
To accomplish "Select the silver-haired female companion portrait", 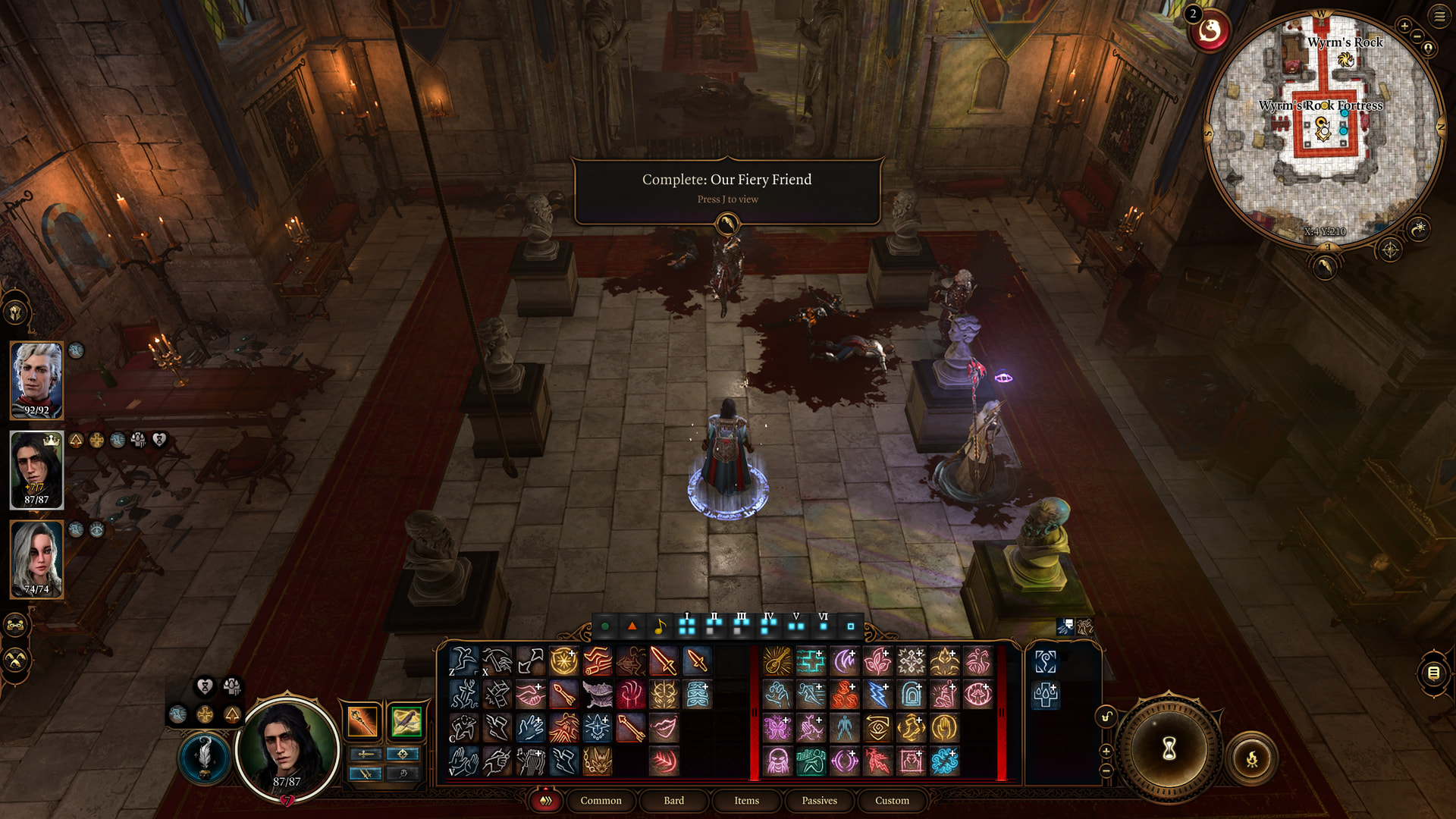I will point(36,559).
